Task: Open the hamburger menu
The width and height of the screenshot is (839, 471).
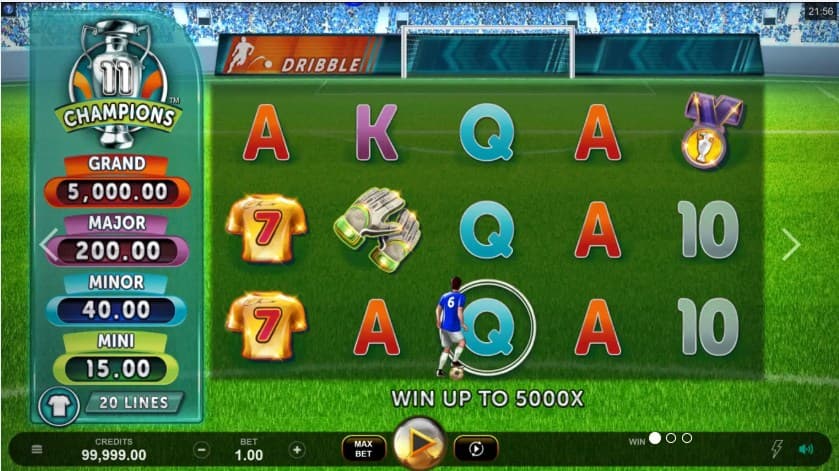Action: point(37,450)
